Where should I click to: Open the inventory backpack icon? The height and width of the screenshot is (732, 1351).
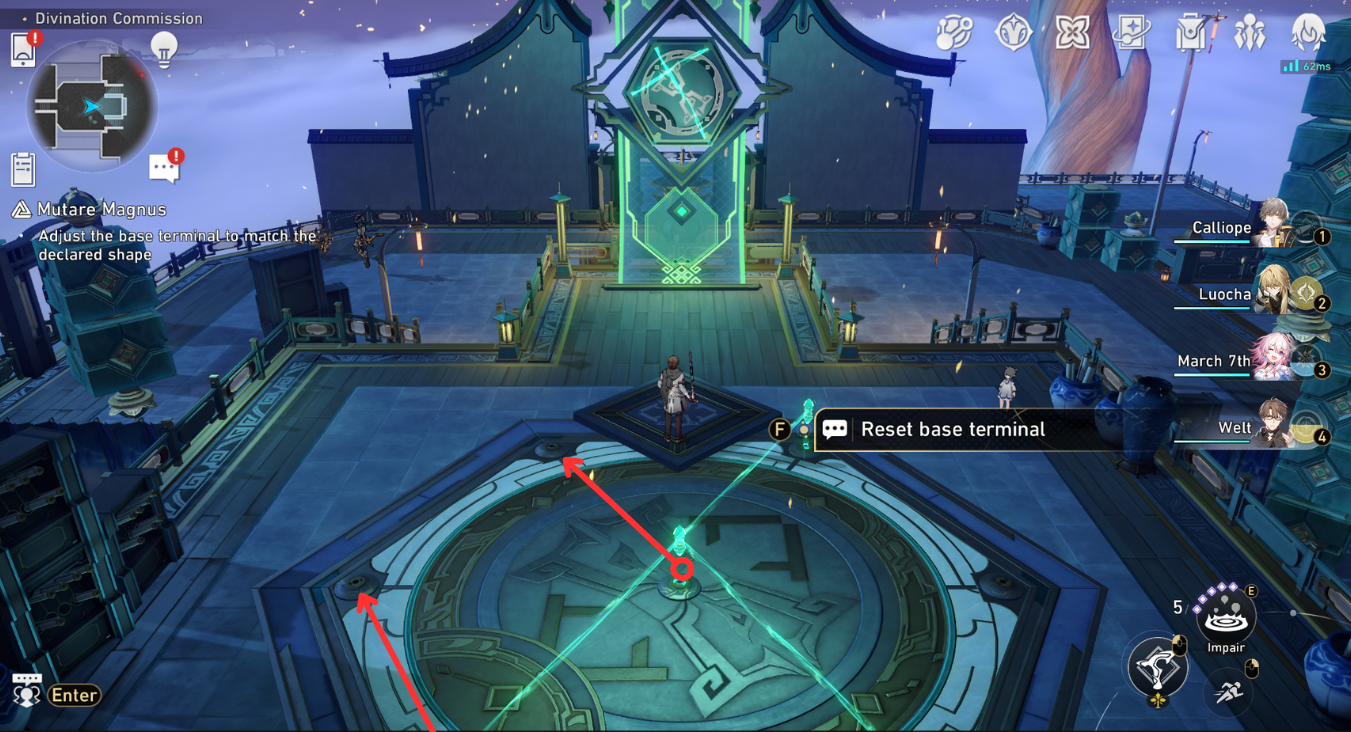click(x=1190, y=32)
